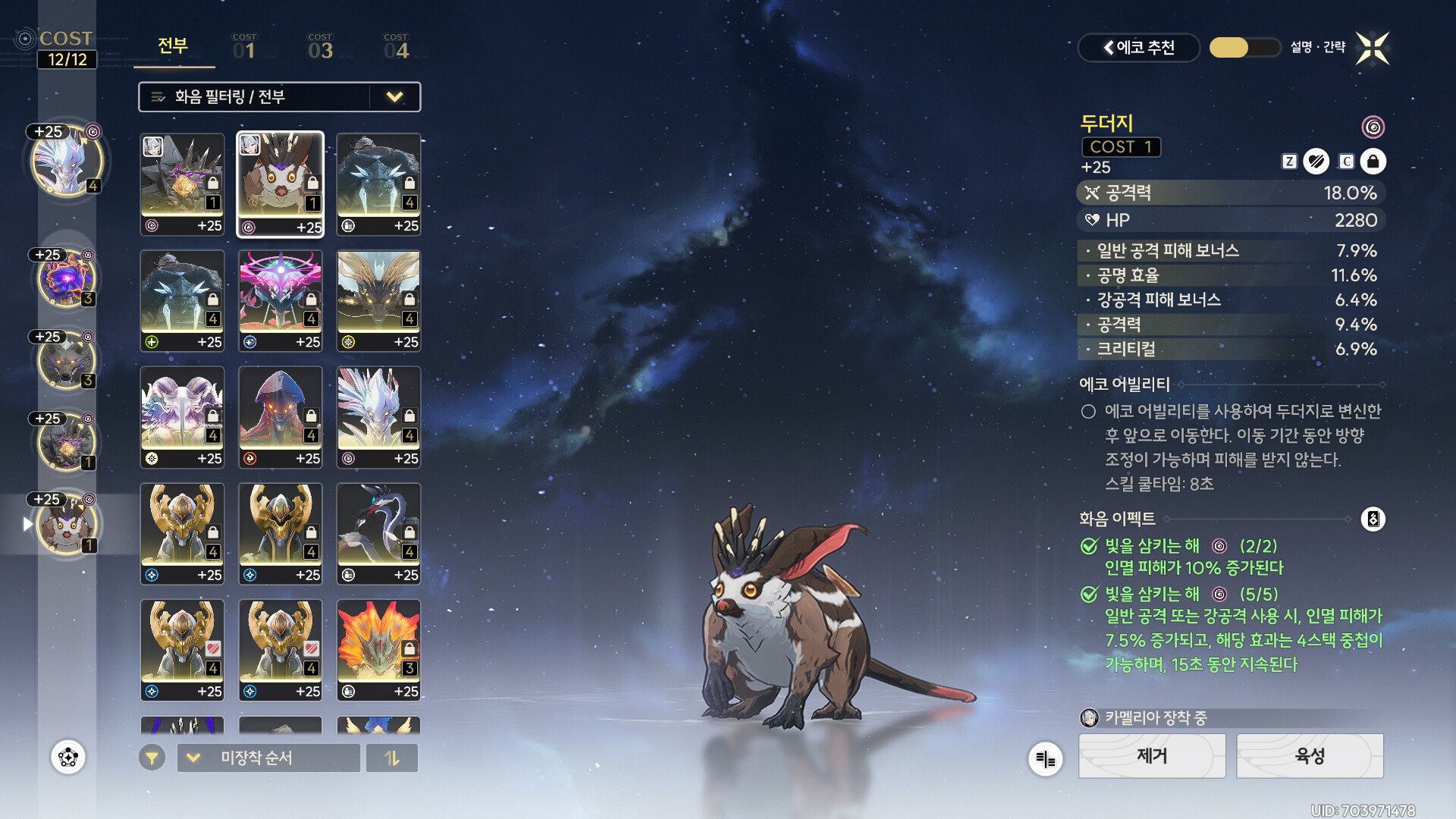Select the red hooded echo thumbnail

(x=281, y=417)
